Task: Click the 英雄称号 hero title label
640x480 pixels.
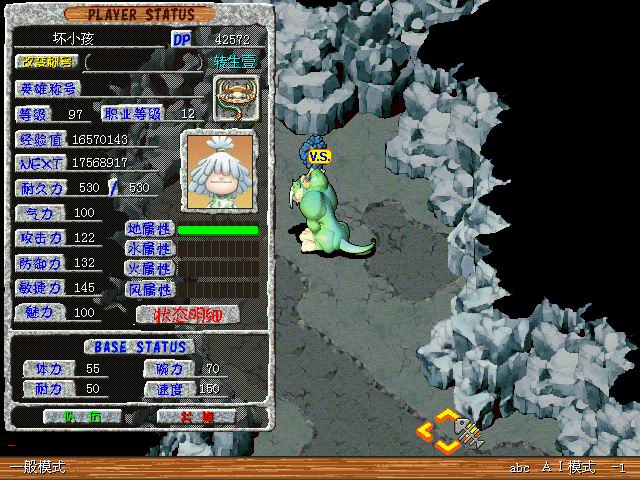Action: 48,88
